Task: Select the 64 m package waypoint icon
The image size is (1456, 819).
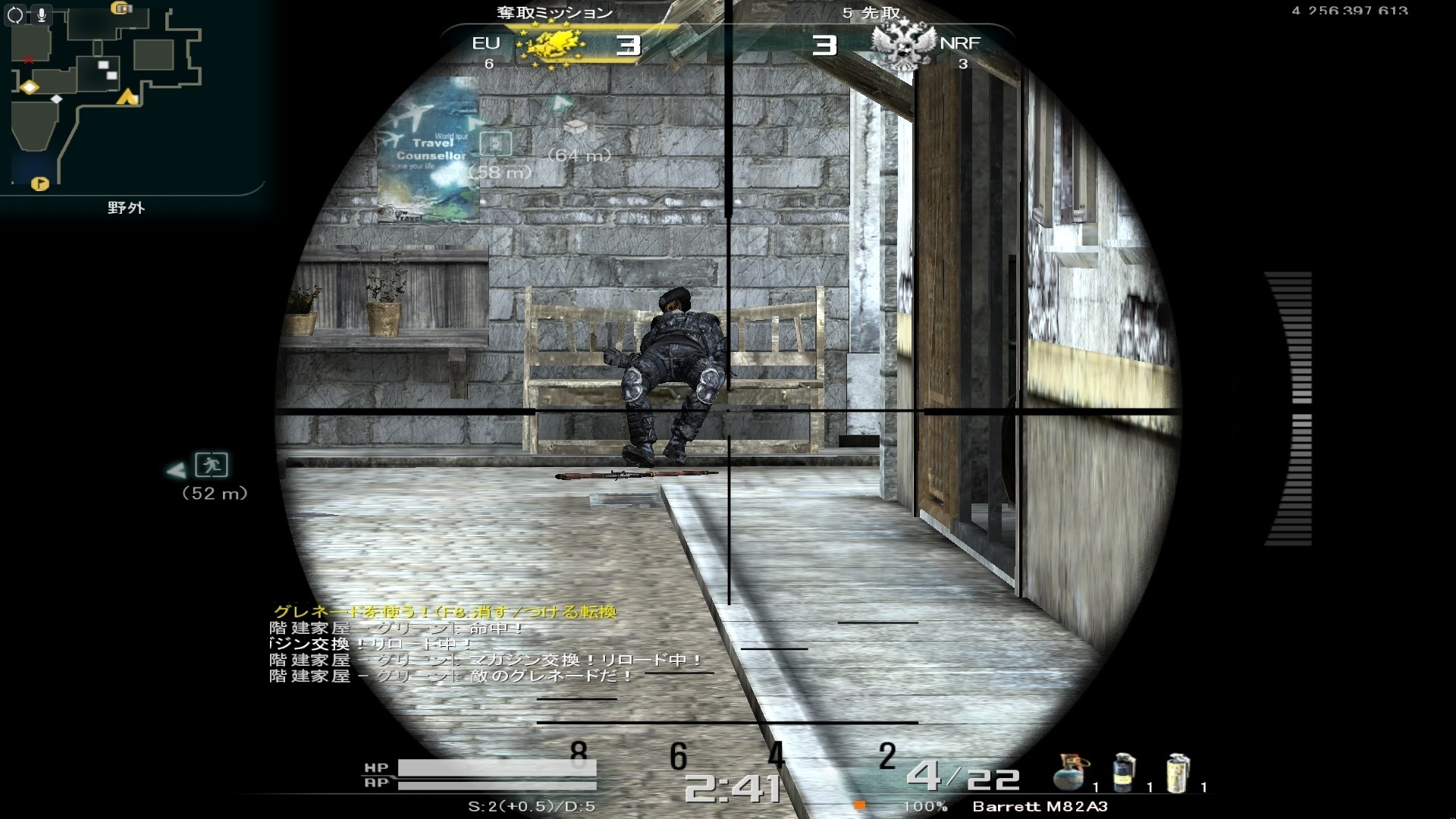Action: coord(576,127)
